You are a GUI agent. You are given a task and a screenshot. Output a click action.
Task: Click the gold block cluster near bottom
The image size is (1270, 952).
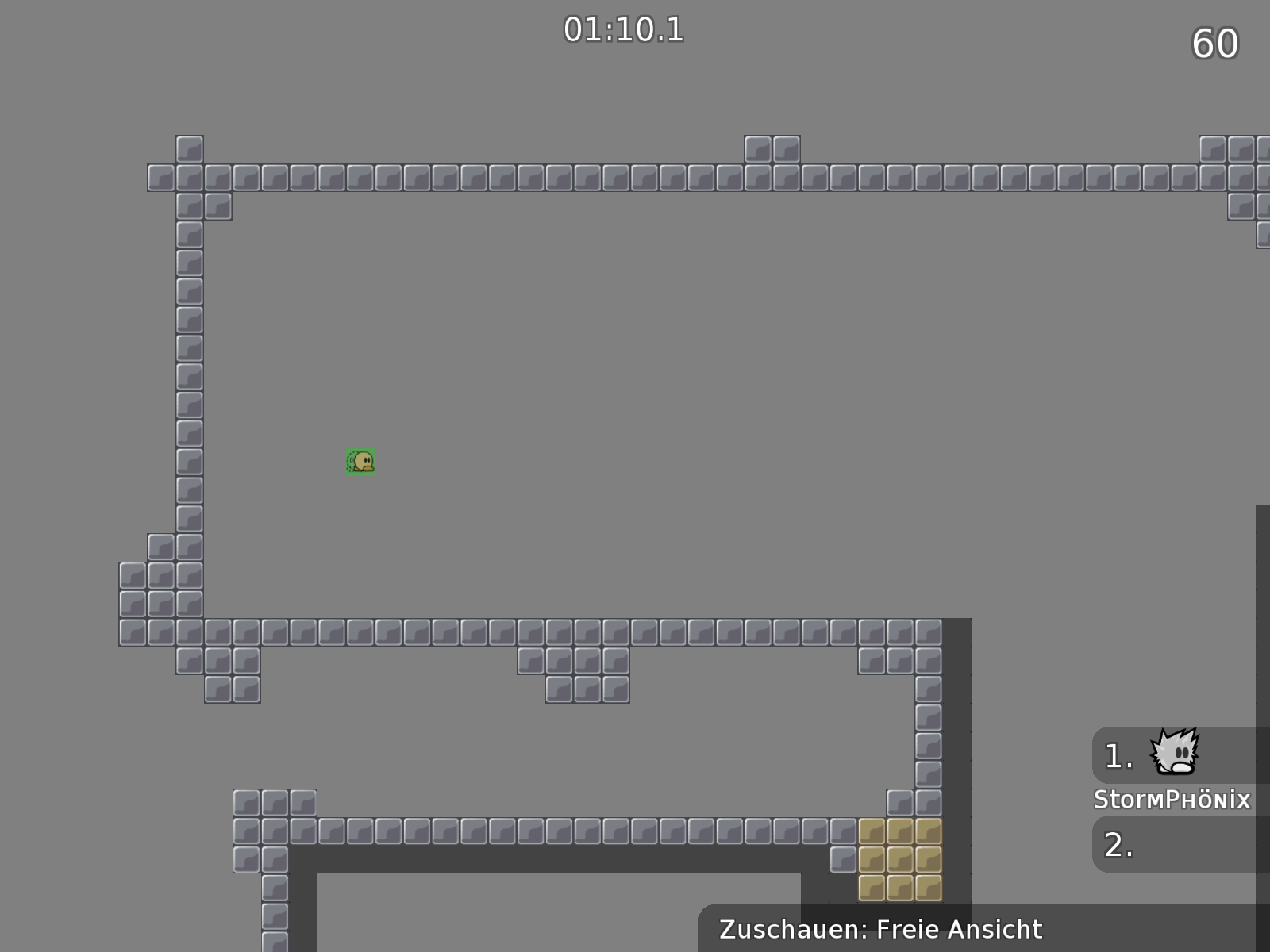899,861
